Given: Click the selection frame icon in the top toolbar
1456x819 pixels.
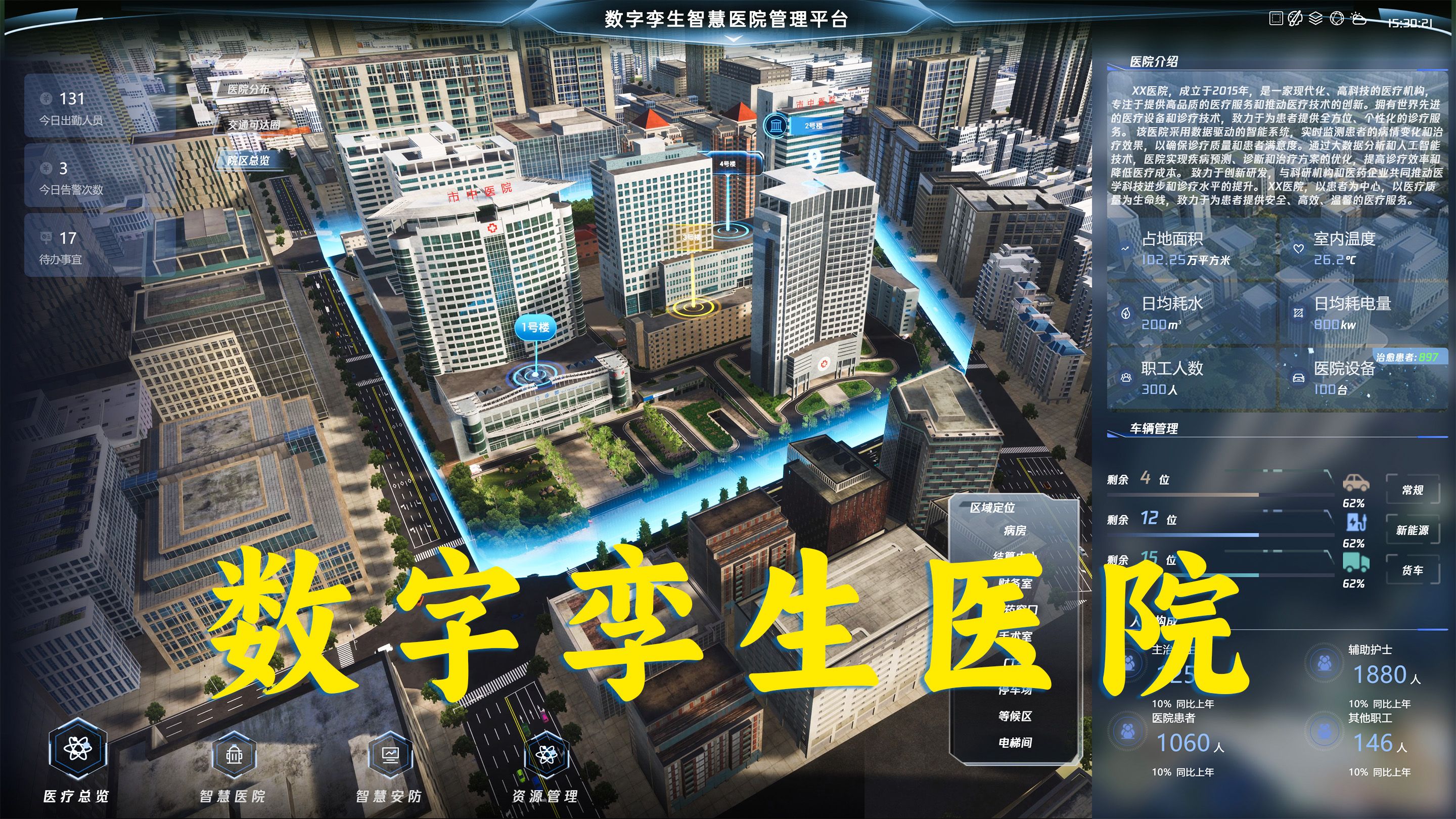Looking at the screenshot, I should [1276, 19].
